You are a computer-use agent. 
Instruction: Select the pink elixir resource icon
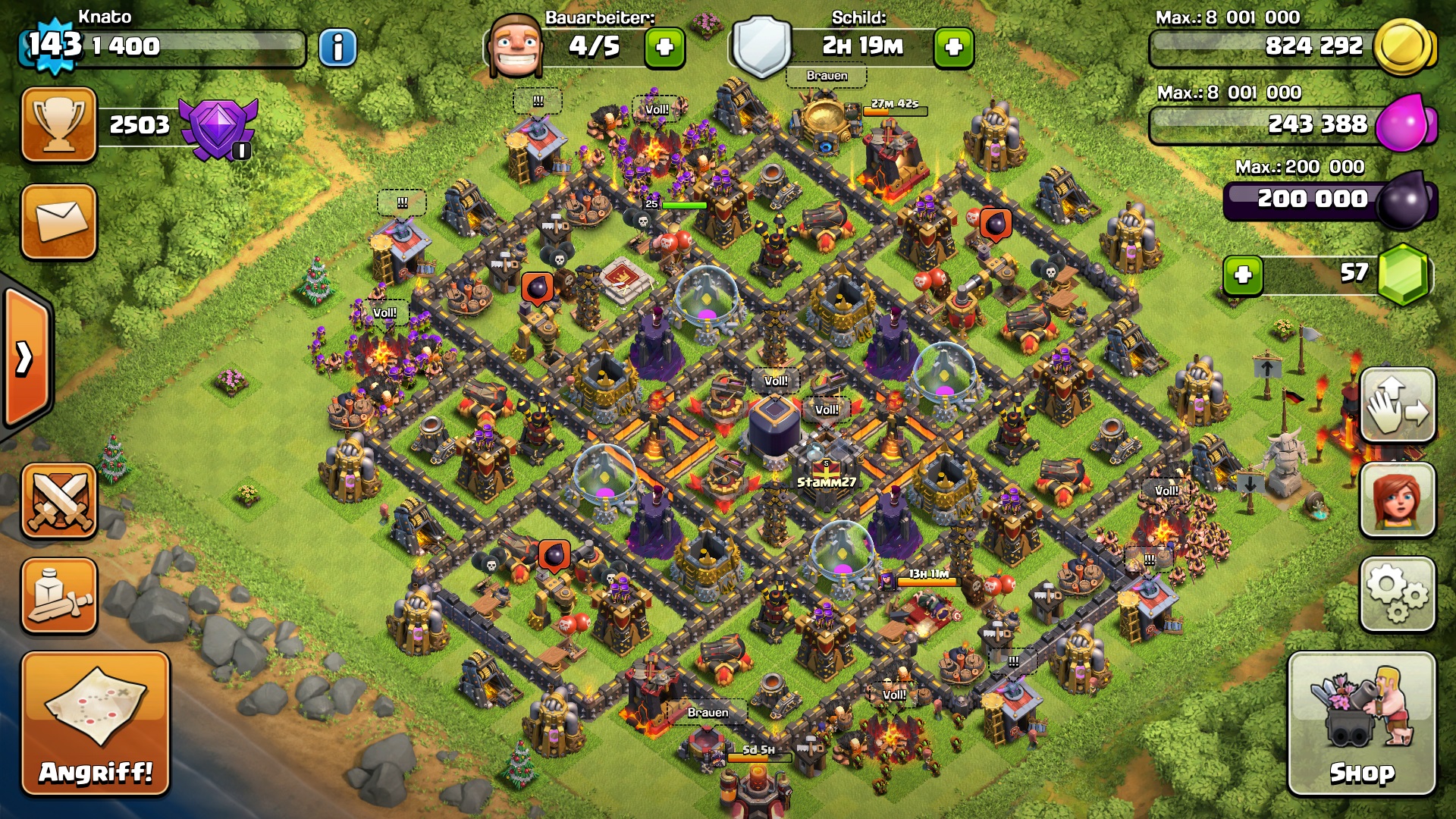tap(1404, 124)
